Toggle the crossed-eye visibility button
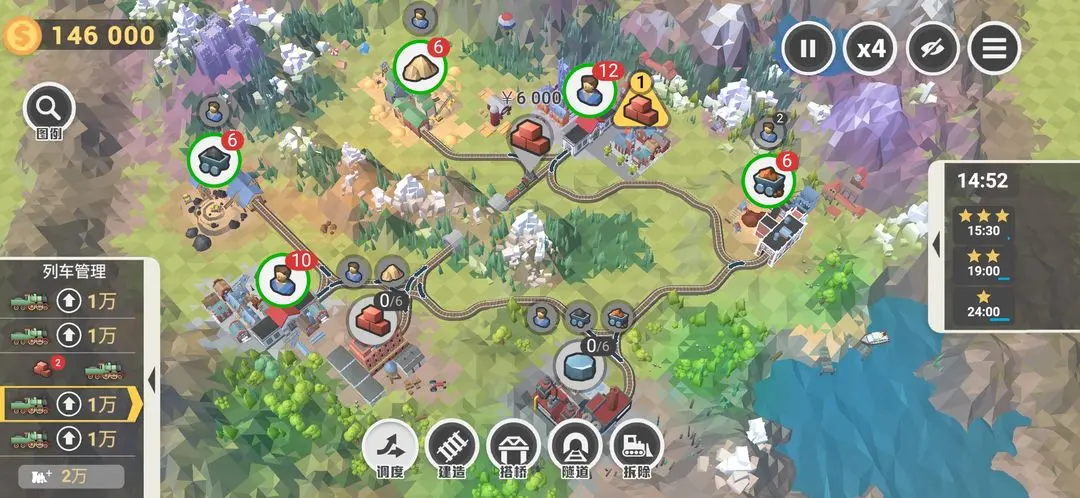 (932, 48)
